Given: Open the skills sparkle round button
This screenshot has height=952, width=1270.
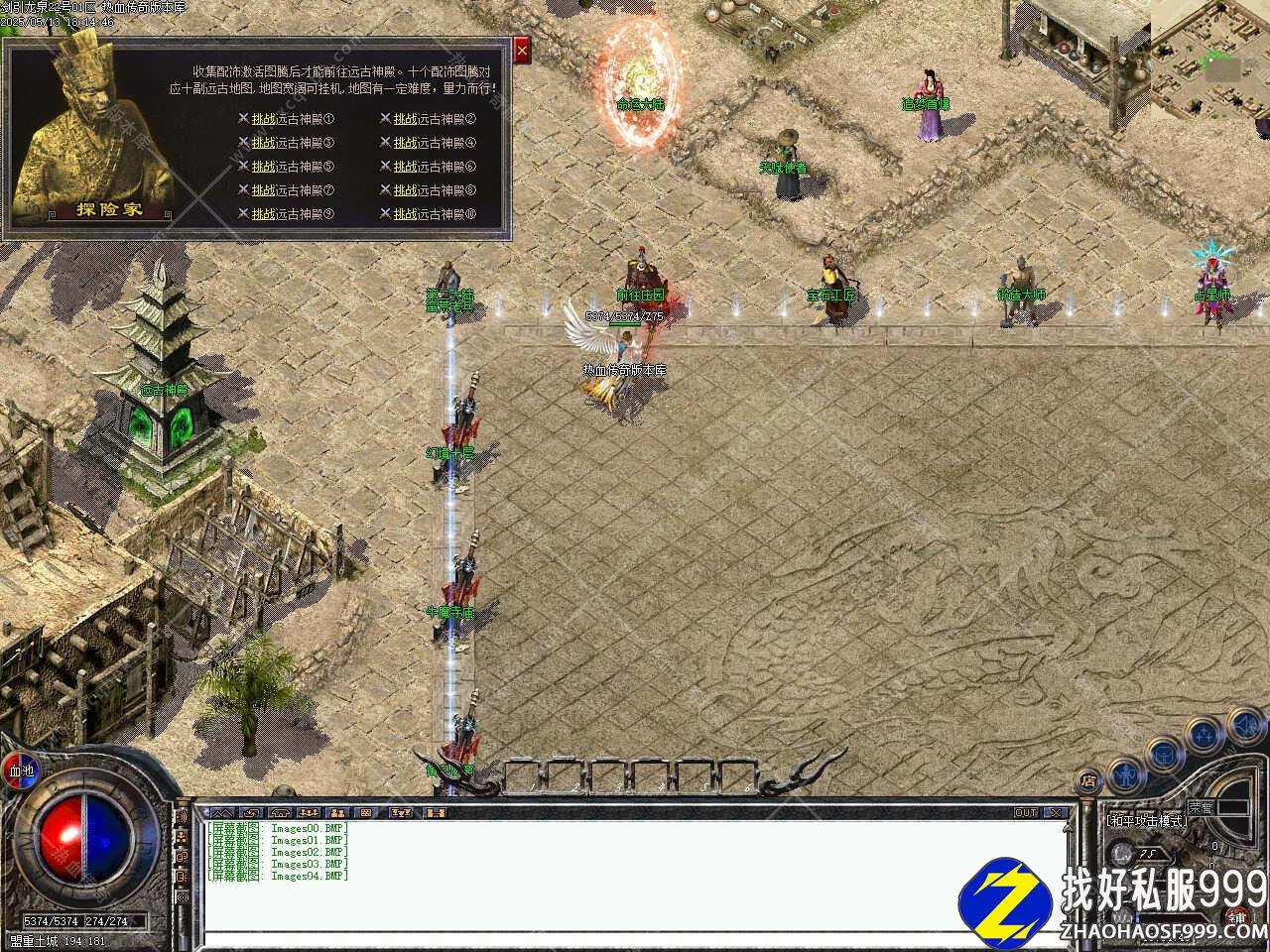Looking at the screenshot, I should (1204, 735).
